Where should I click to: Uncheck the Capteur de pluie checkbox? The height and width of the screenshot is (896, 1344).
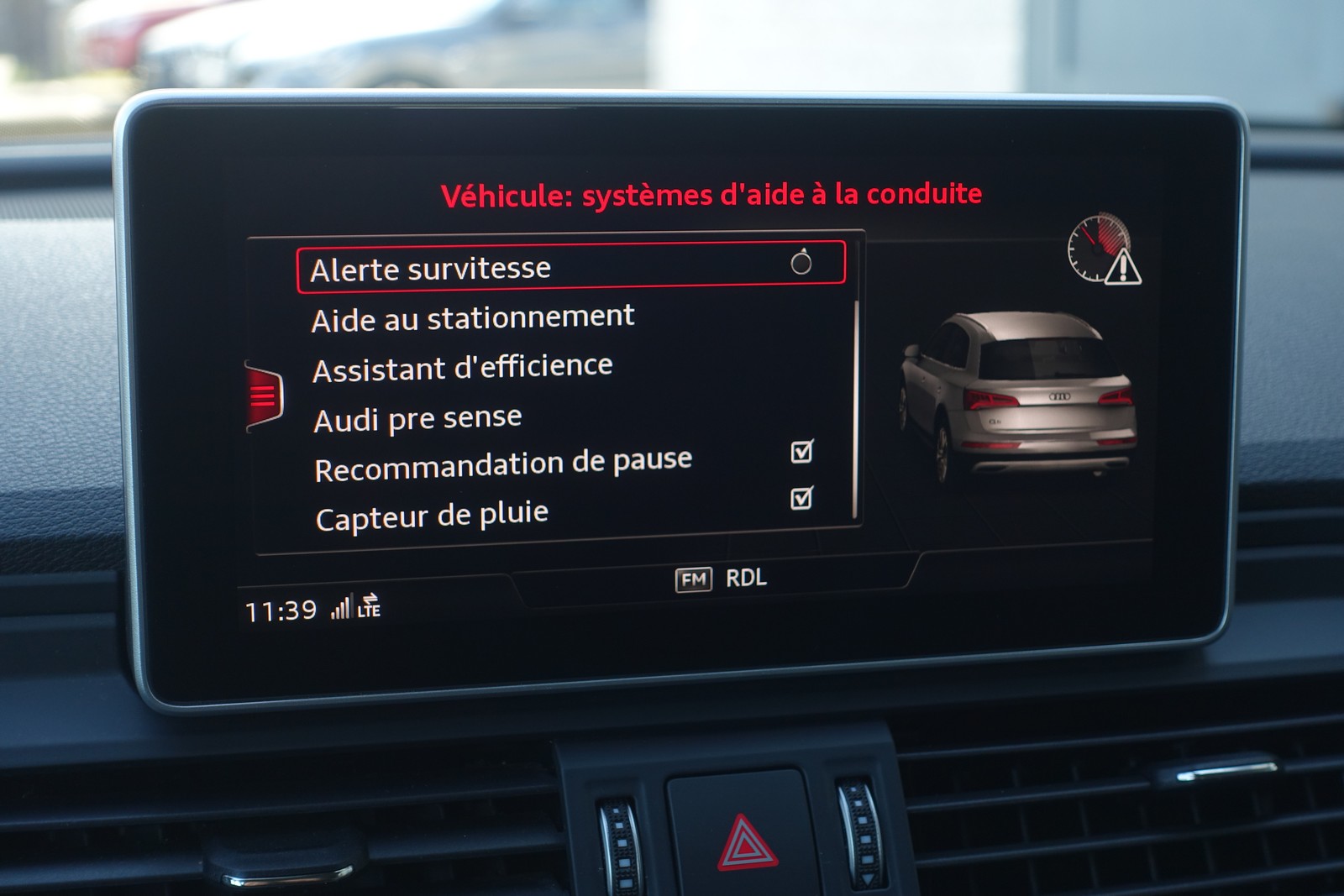[x=801, y=499]
